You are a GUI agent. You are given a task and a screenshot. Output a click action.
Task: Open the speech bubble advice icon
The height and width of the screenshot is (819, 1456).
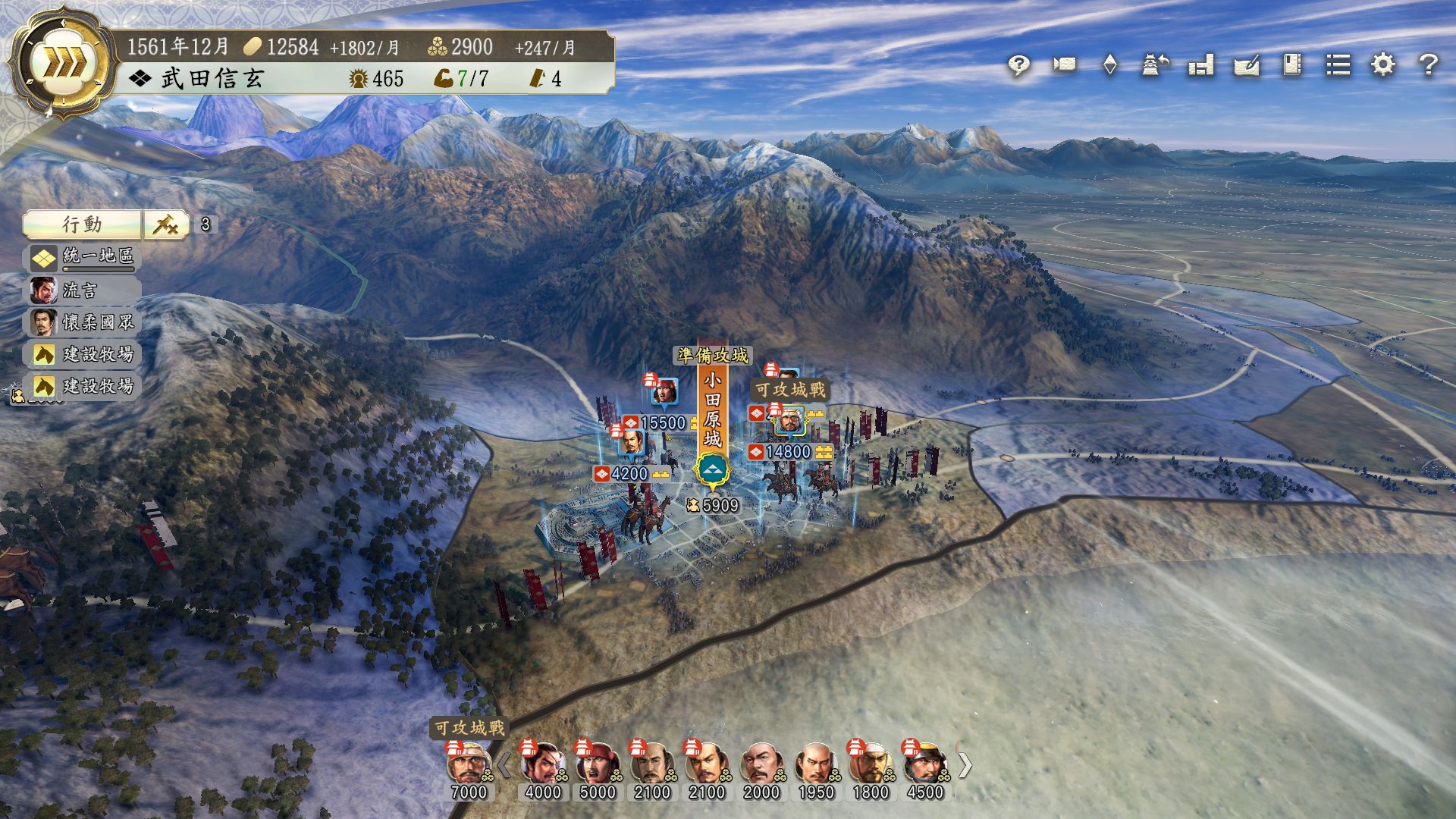point(1018,66)
